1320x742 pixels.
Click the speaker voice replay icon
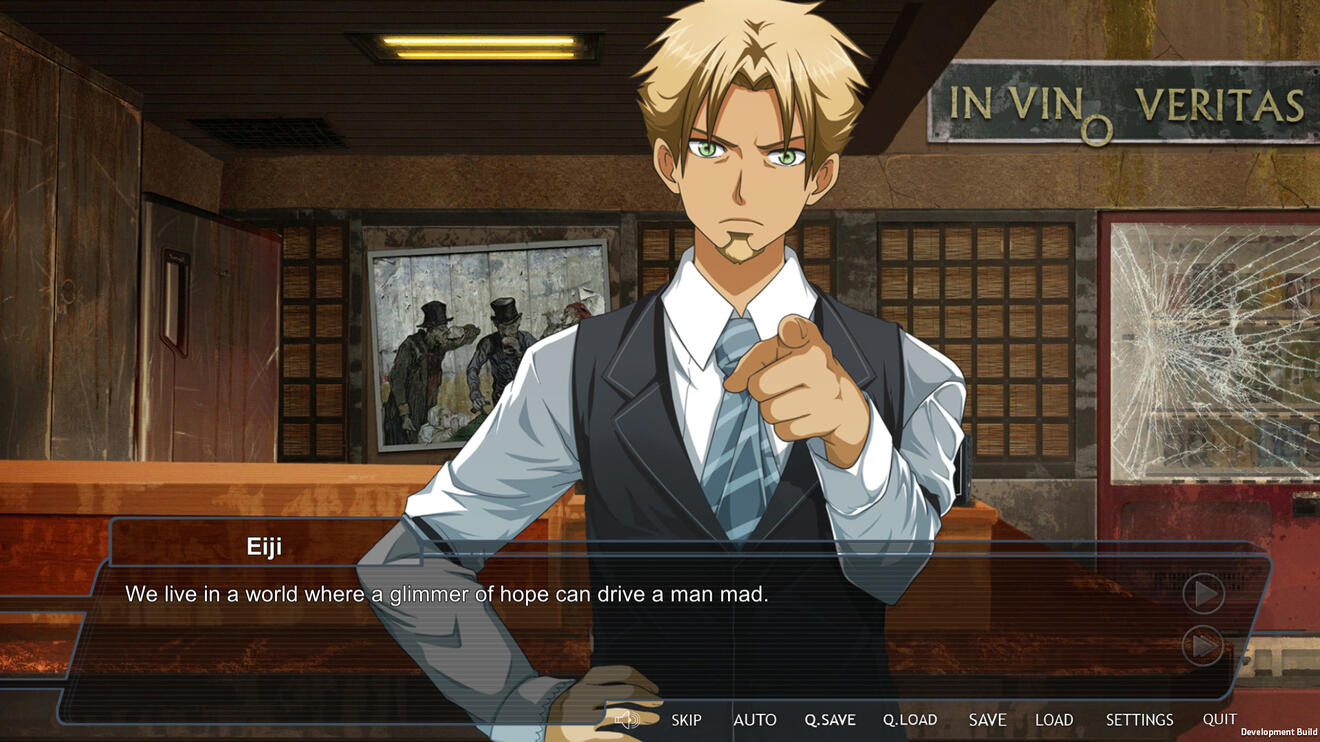coord(627,720)
